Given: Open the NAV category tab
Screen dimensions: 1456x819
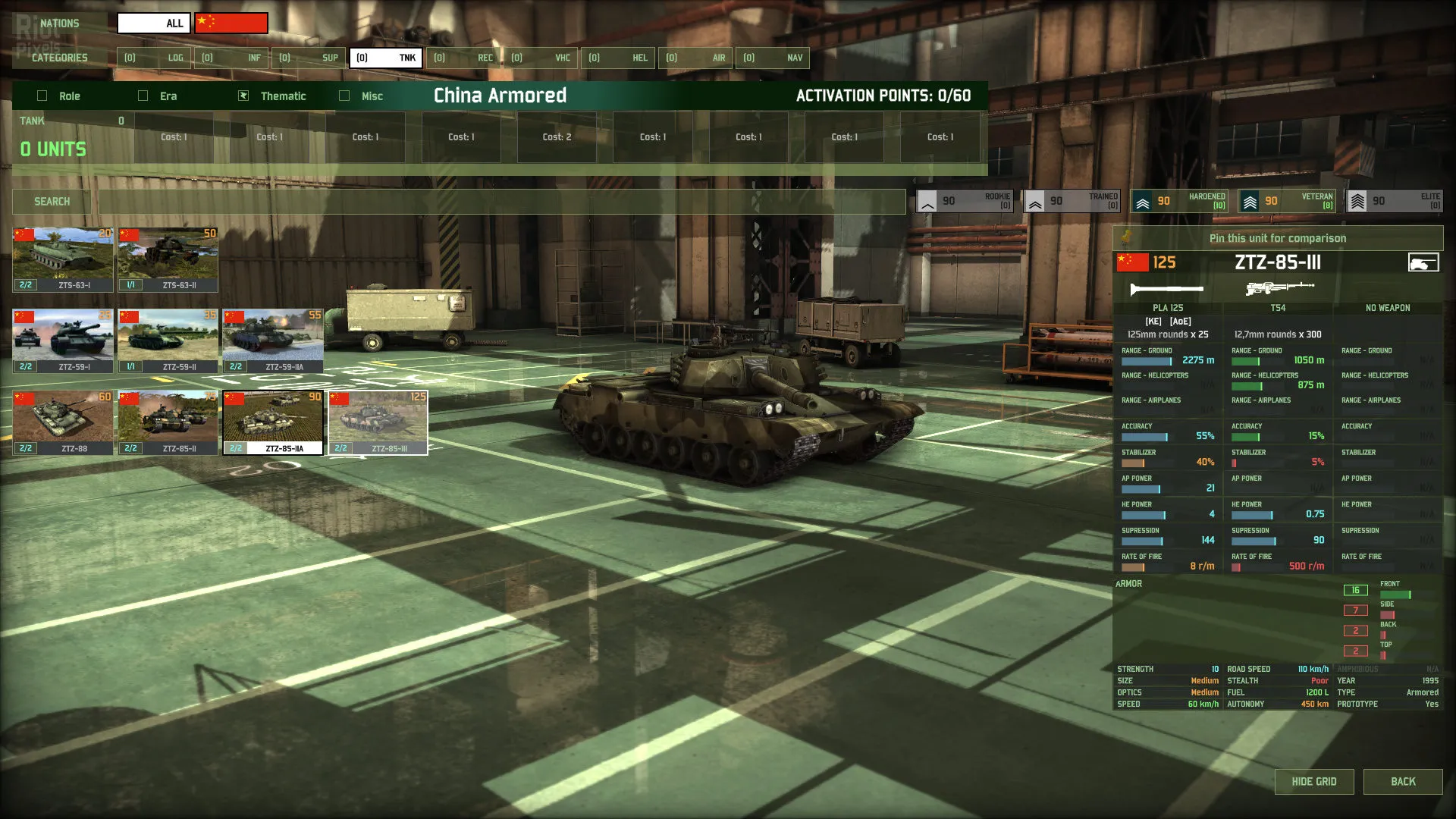Looking at the screenshot, I should coord(773,58).
